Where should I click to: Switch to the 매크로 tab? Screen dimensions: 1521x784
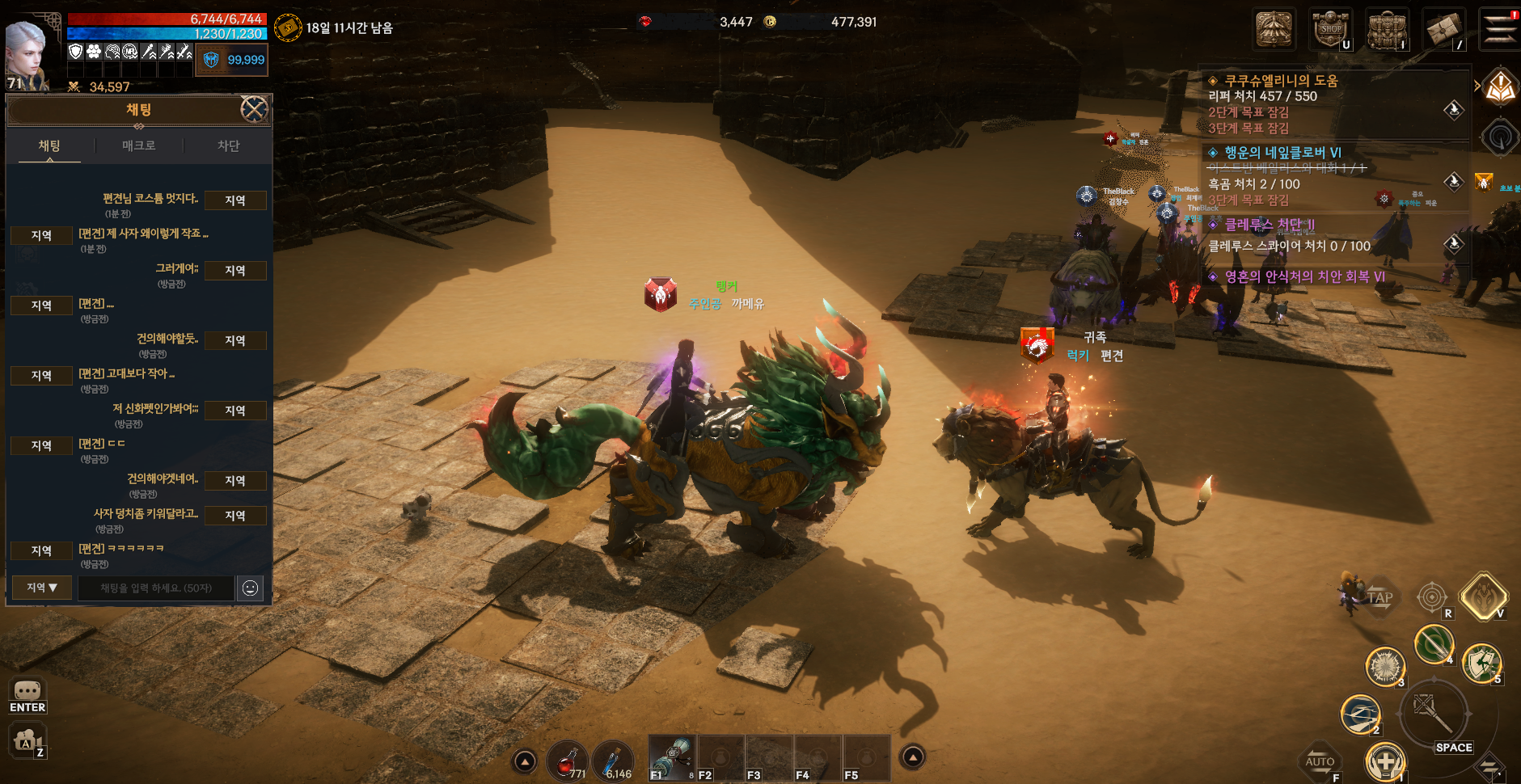pos(139,146)
